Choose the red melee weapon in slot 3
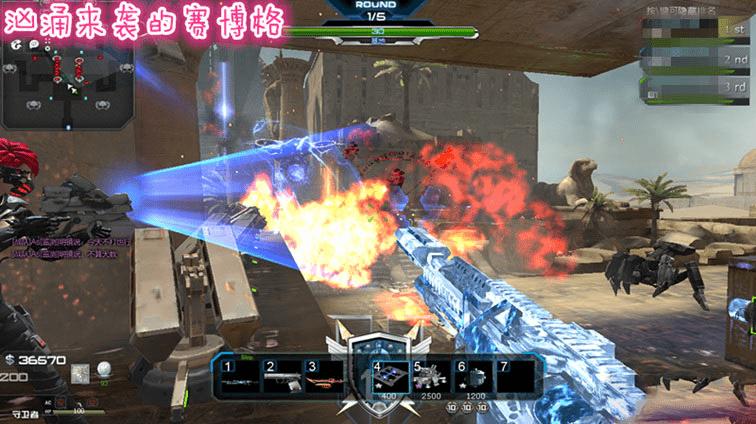 pos(324,379)
